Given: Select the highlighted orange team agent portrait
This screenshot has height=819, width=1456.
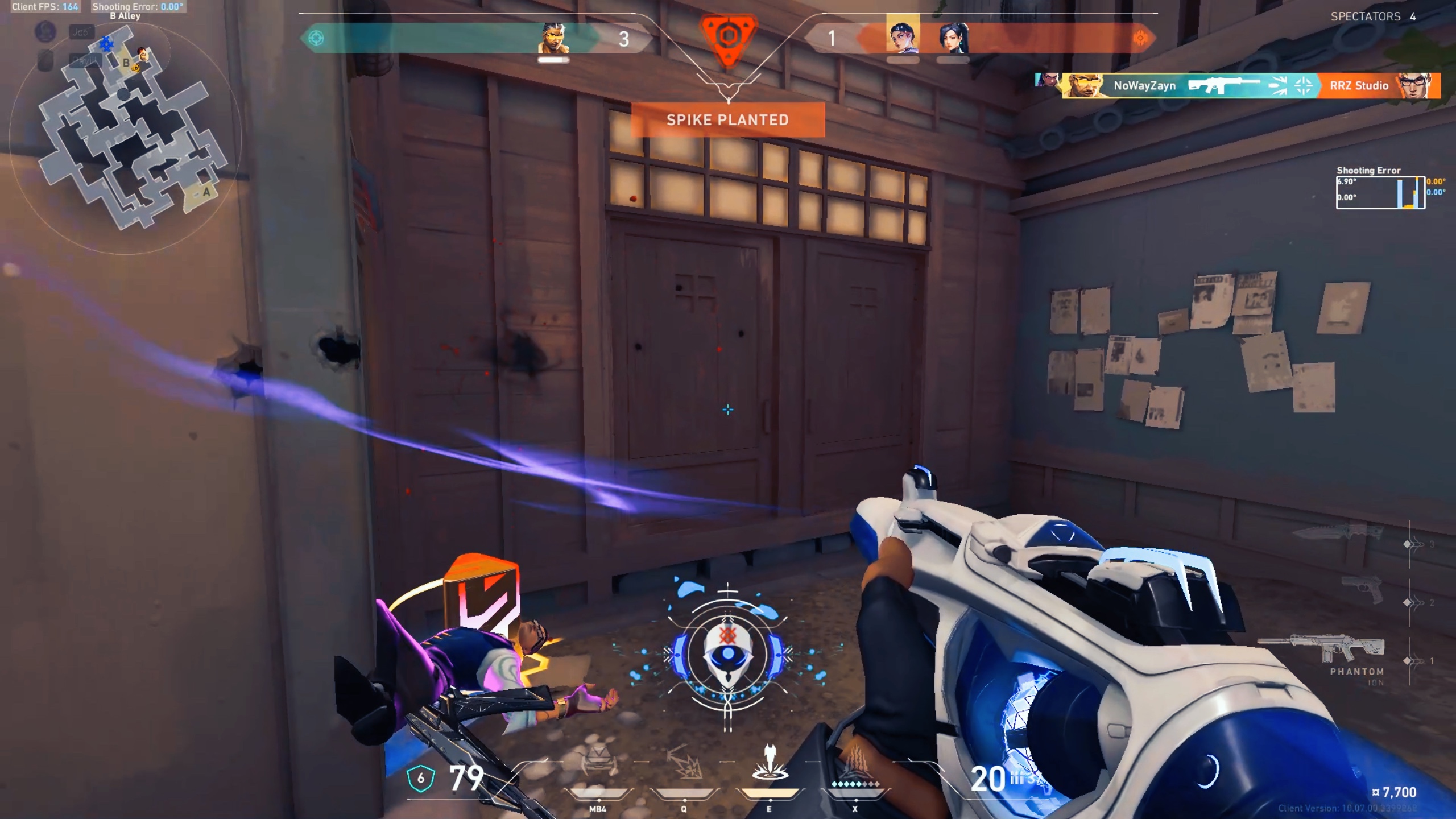Looking at the screenshot, I should coord(903,35).
